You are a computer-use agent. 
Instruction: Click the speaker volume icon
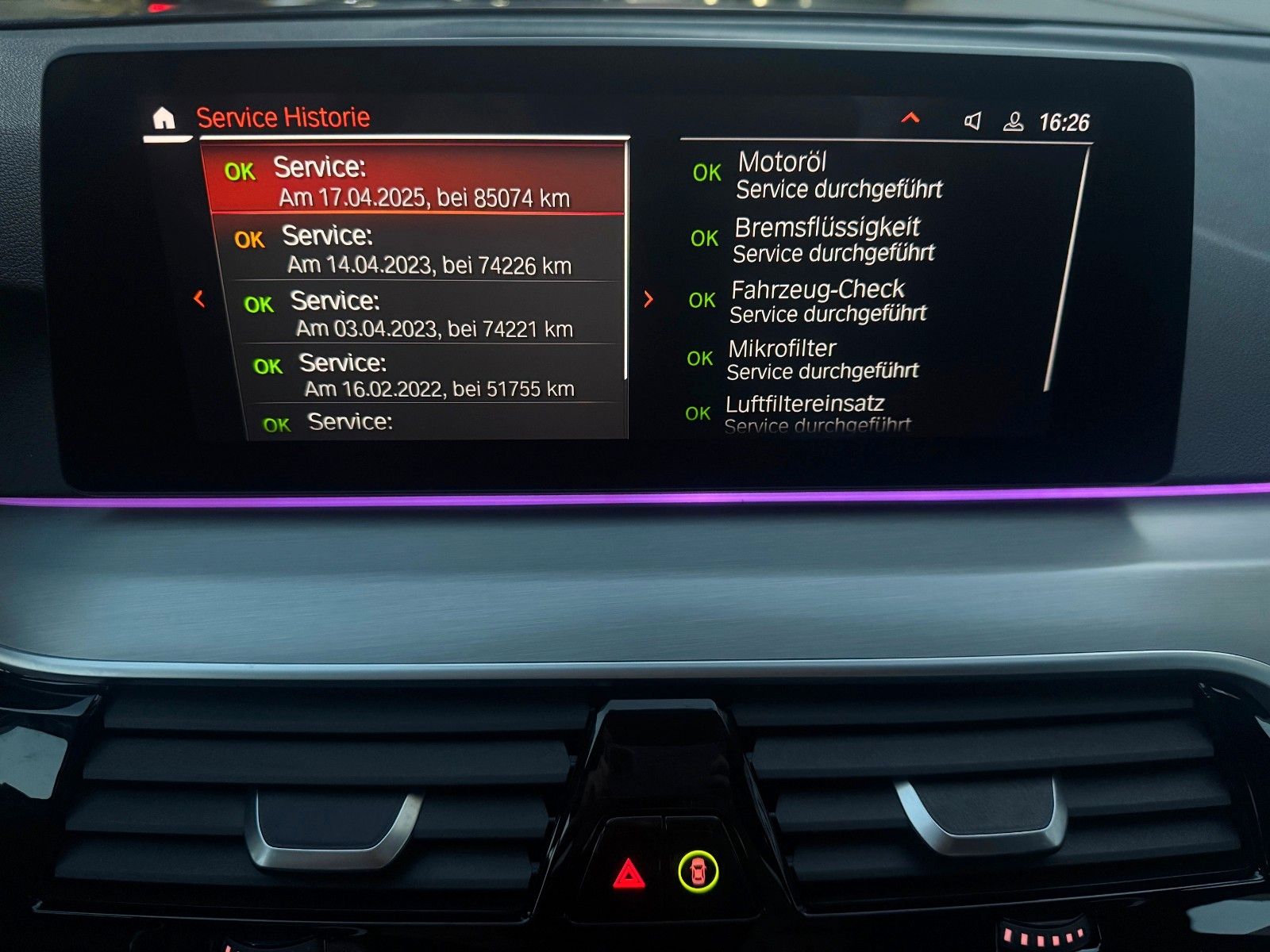(974, 121)
